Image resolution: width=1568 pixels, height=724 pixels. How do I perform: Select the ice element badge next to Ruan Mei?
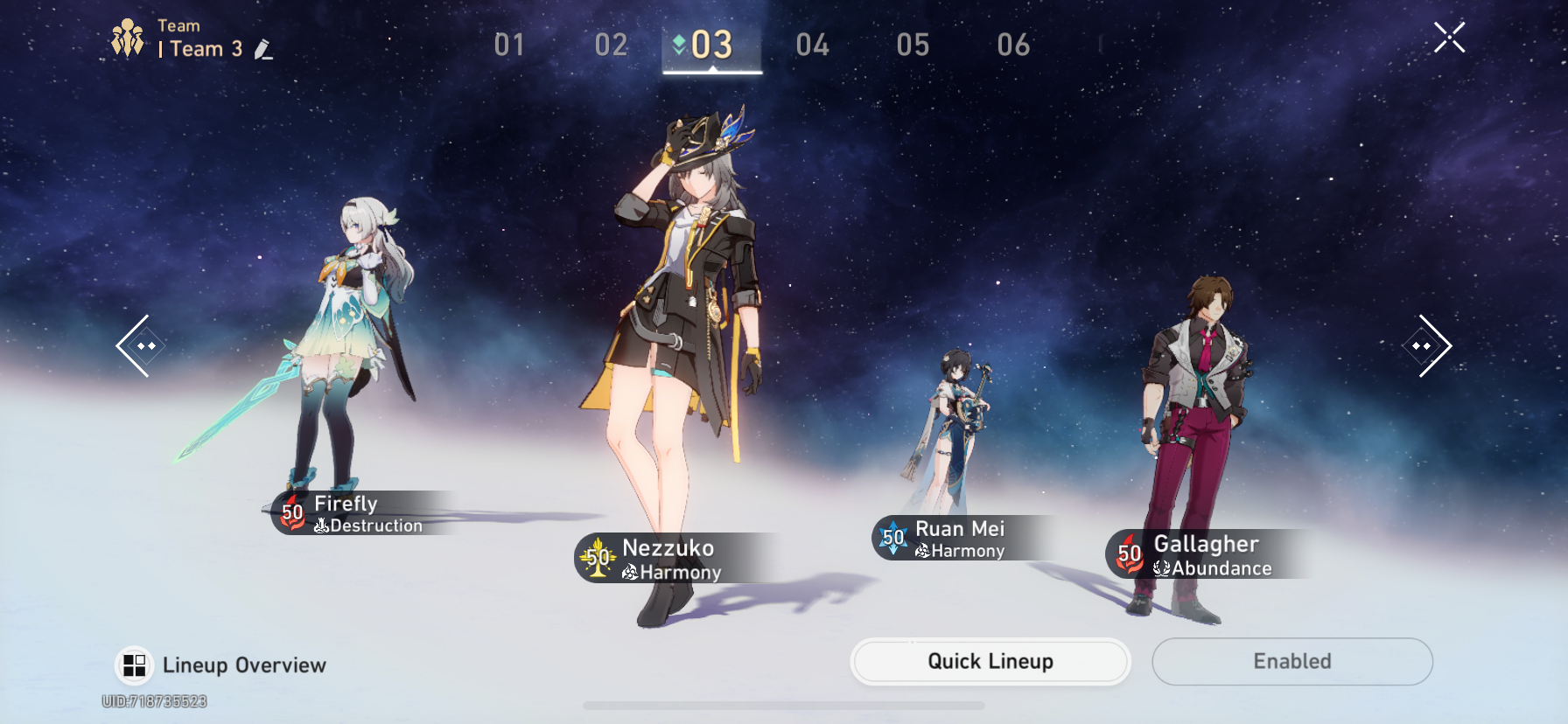pos(892,539)
